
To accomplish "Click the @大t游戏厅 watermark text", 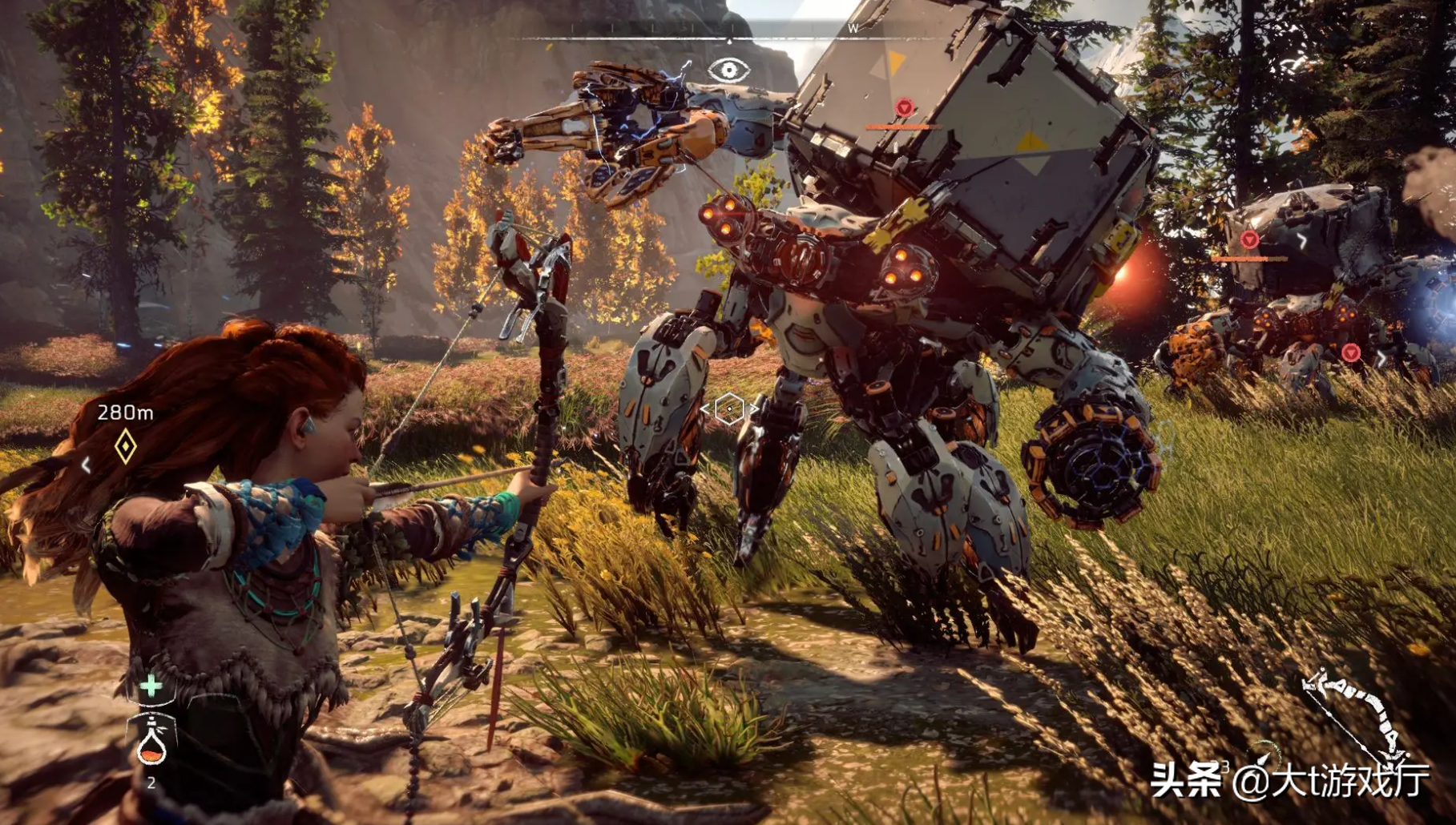I will click(1331, 780).
